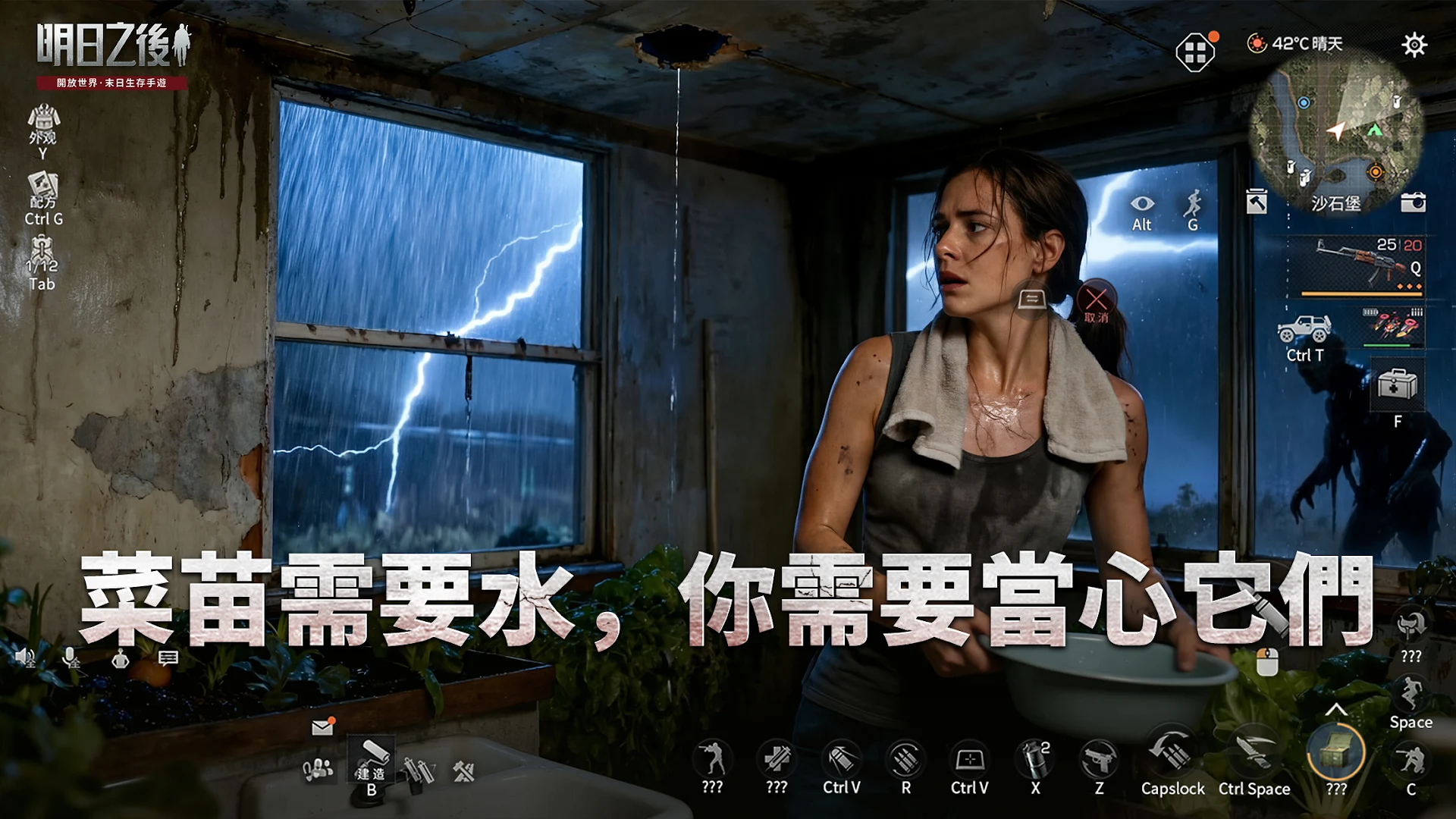The width and height of the screenshot is (1456, 819).
Task: Click the camera screenshot icon near the minimap
Action: (1412, 202)
